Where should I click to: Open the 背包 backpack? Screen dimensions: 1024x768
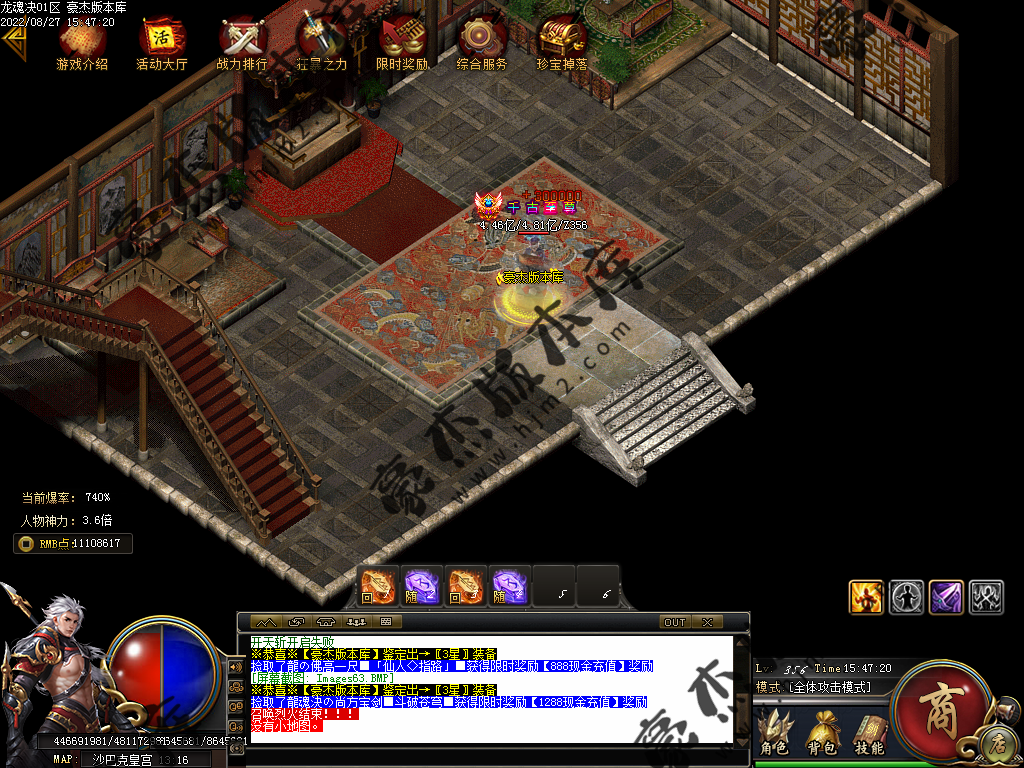(x=822, y=733)
